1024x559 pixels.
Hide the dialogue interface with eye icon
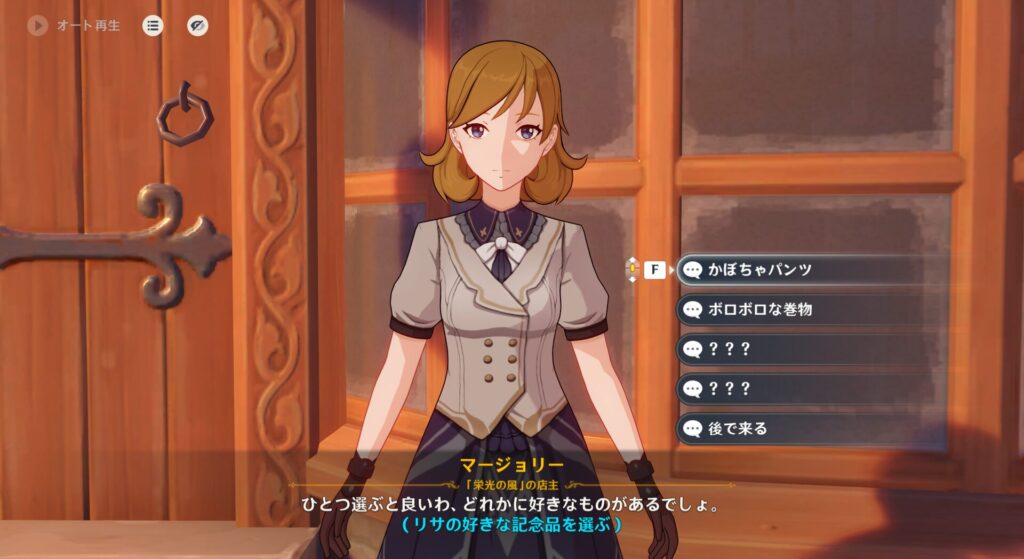coord(198,26)
